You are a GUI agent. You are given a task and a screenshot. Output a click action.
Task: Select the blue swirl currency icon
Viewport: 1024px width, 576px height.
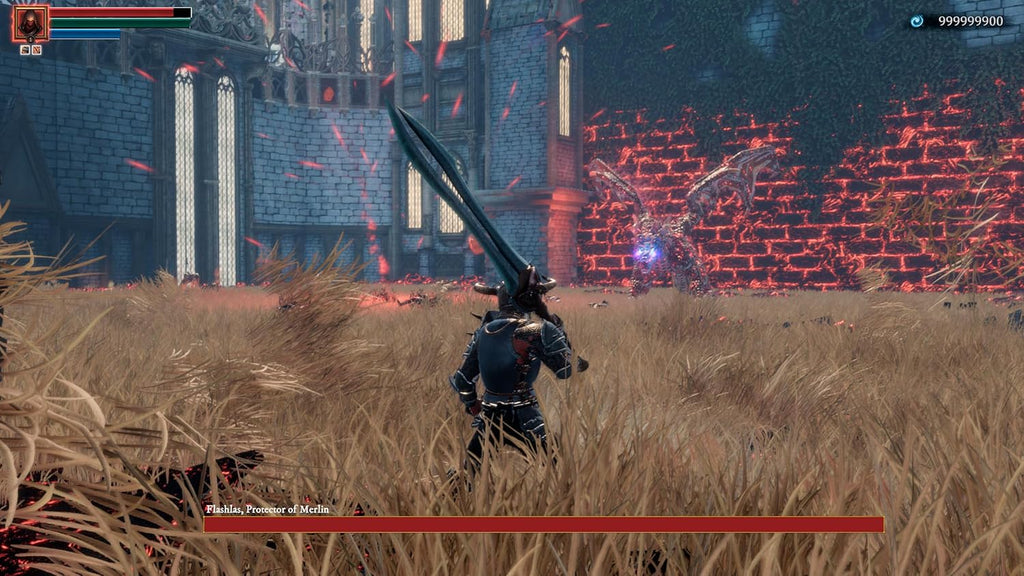[x=916, y=21]
